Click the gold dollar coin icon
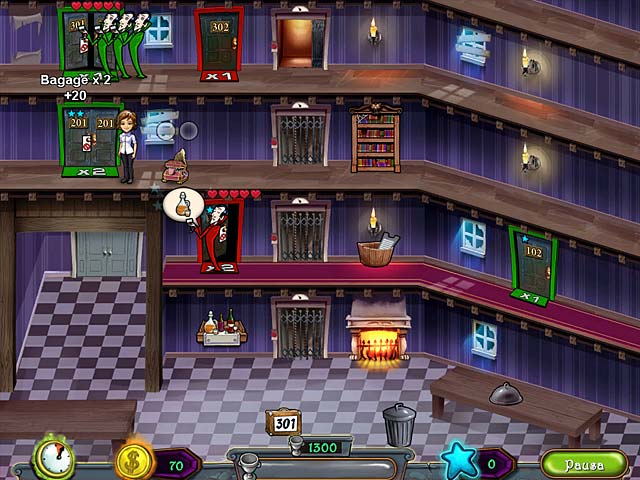The image size is (640, 480). pyautogui.click(x=133, y=462)
